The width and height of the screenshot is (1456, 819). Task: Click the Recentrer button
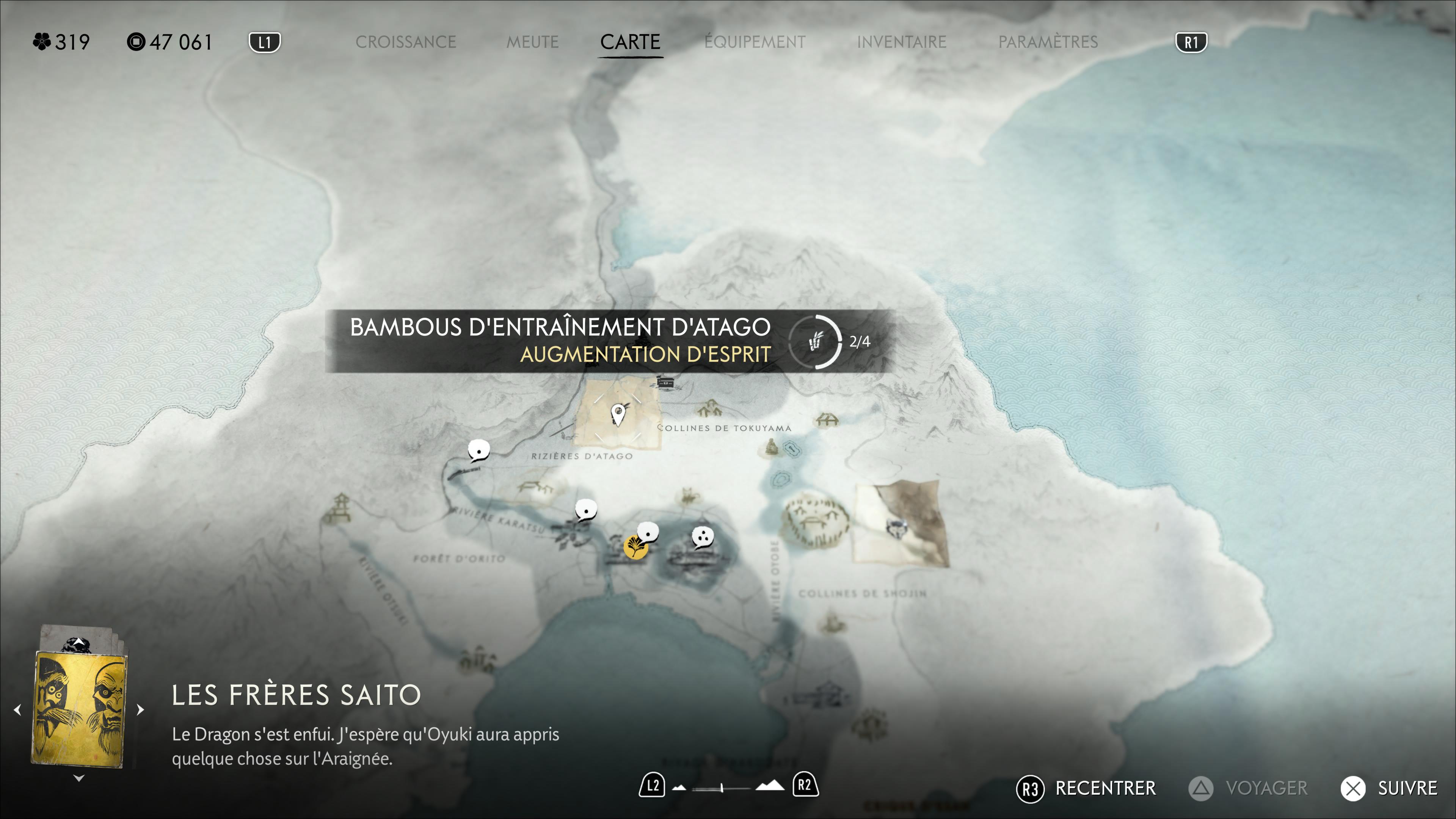pyautogui.click(x=1086, y=789)
